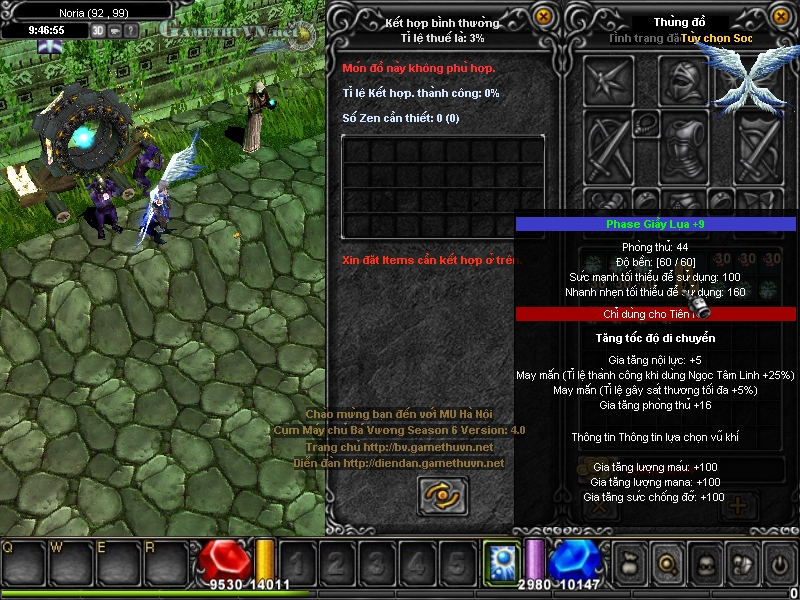Close the Kết hợp bình thường combine window
This screenshot has height=600, width=800.
(543, 17)
